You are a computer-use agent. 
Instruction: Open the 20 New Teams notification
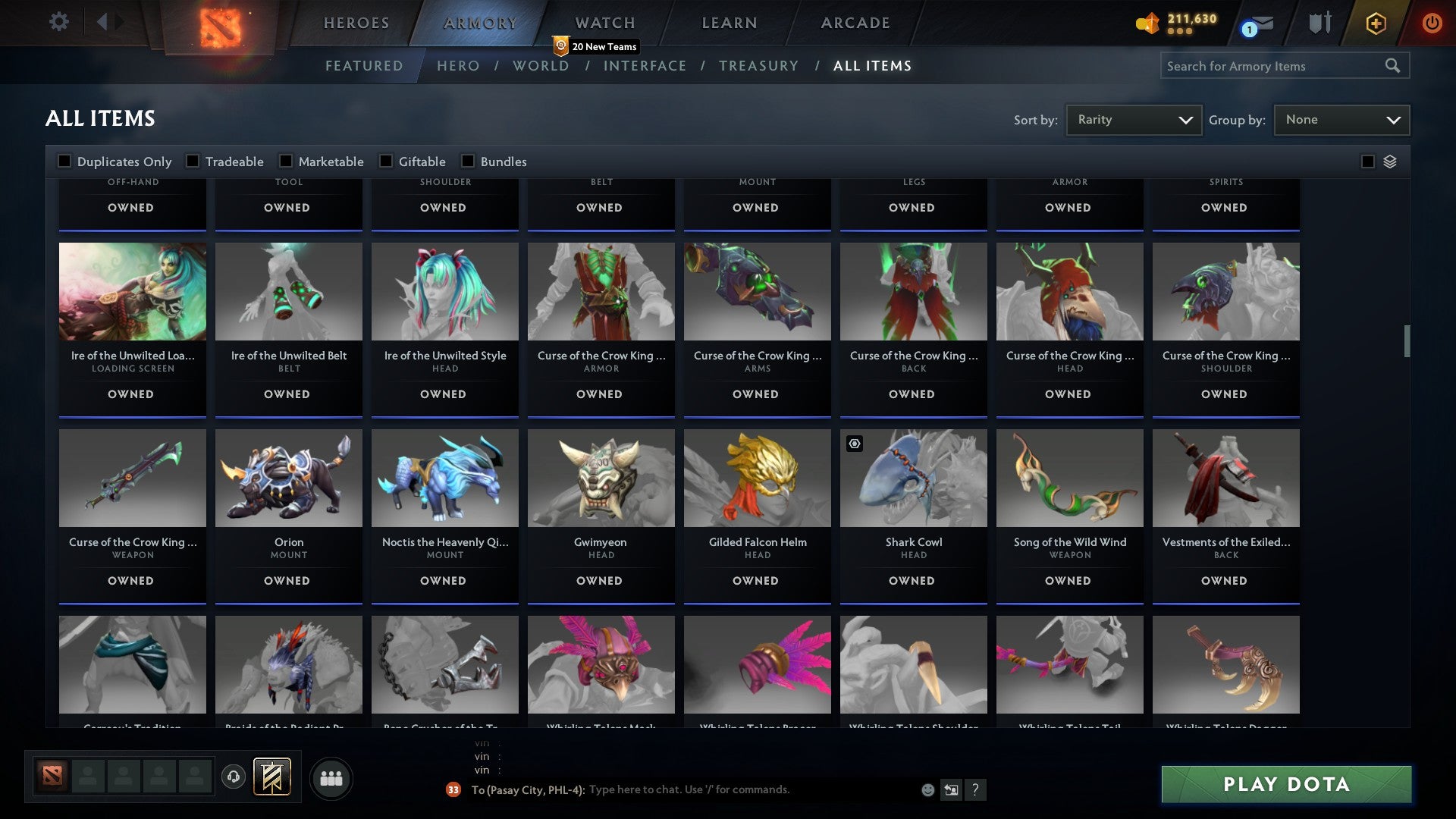597,46
